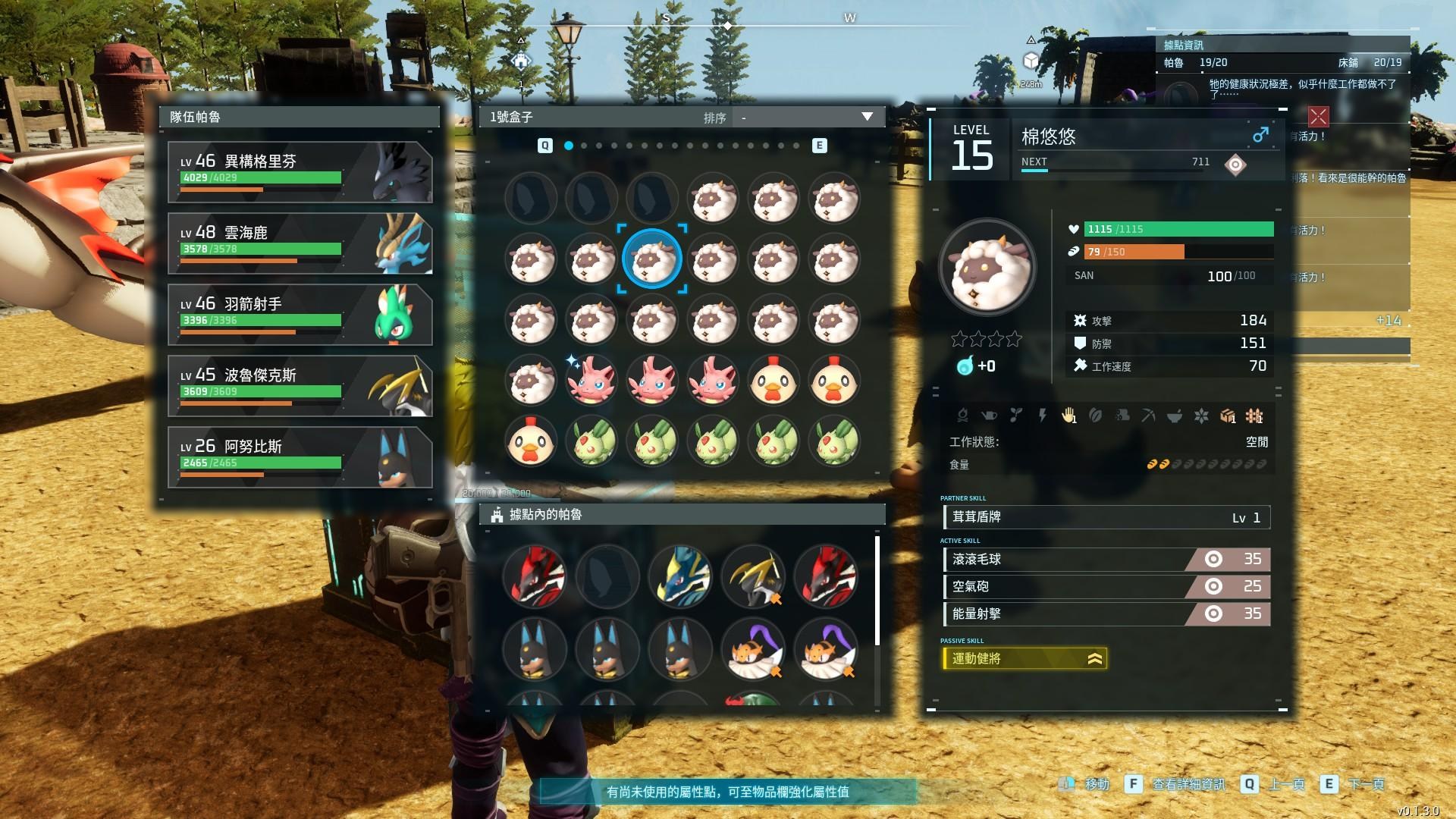Pick the 波魯傑克斯 party entry
Screen dimensions: 1456x819
click(300, 386)
